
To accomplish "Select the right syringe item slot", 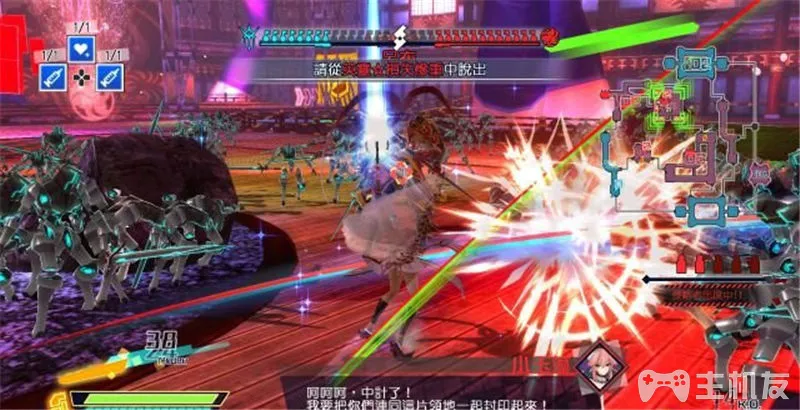I will (x=110, y=76).
